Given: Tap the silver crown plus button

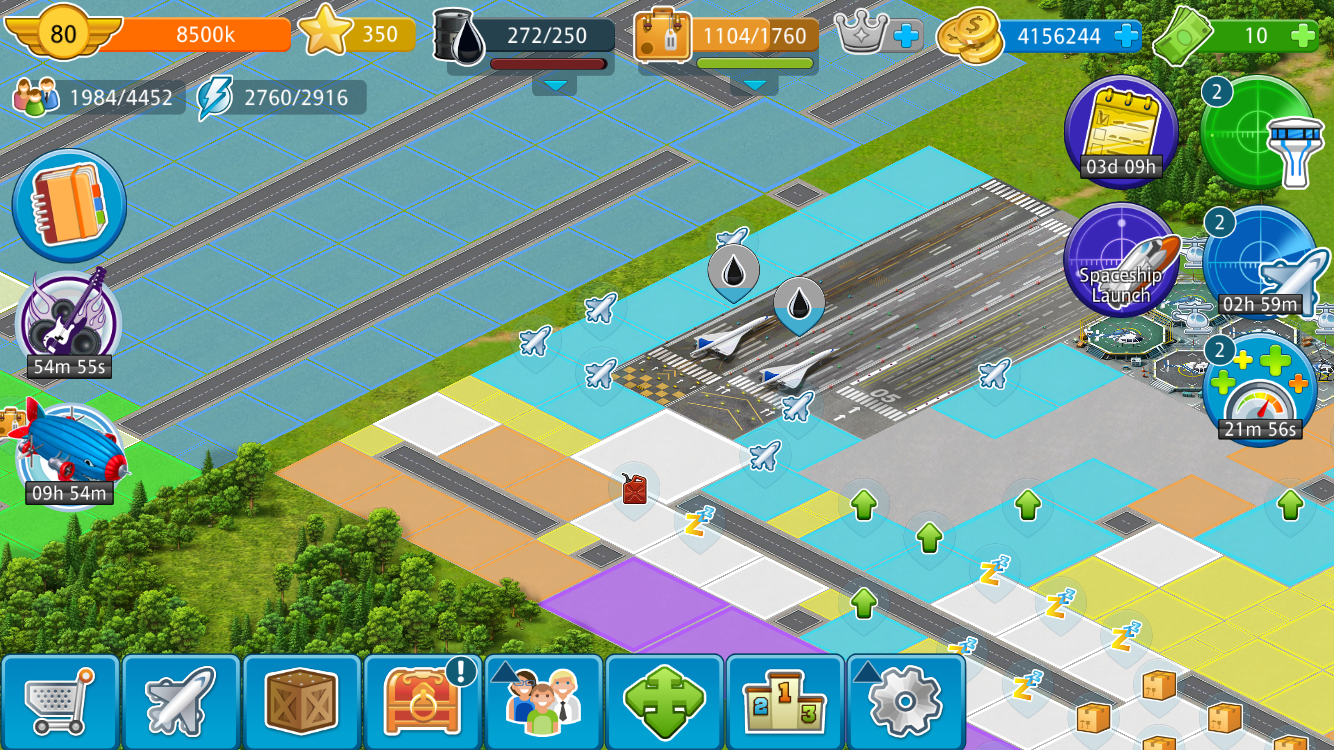Looking at the screenshot, I should [905, 37].
